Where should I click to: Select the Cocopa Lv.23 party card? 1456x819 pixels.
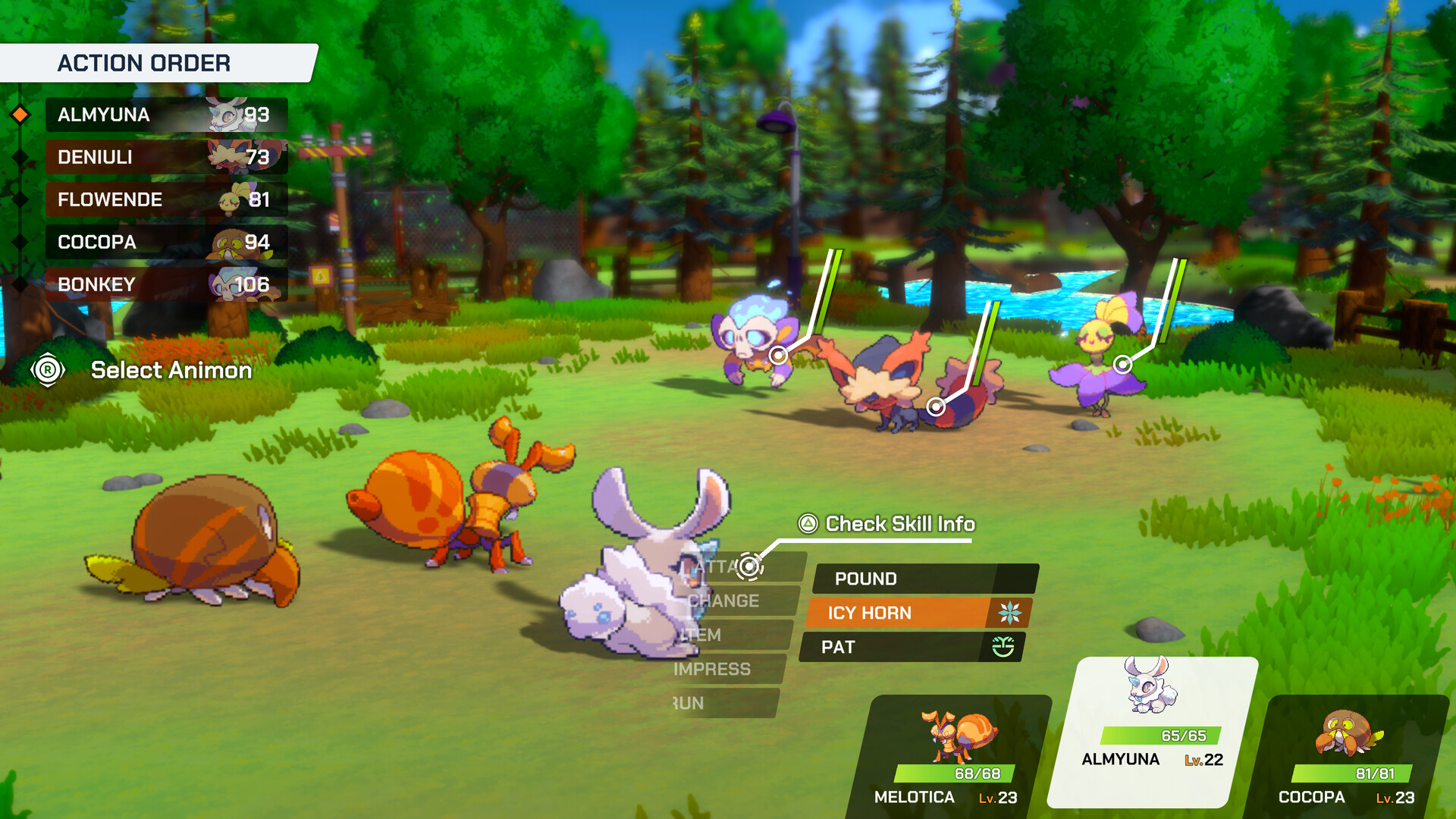(x=1350, y=757)
